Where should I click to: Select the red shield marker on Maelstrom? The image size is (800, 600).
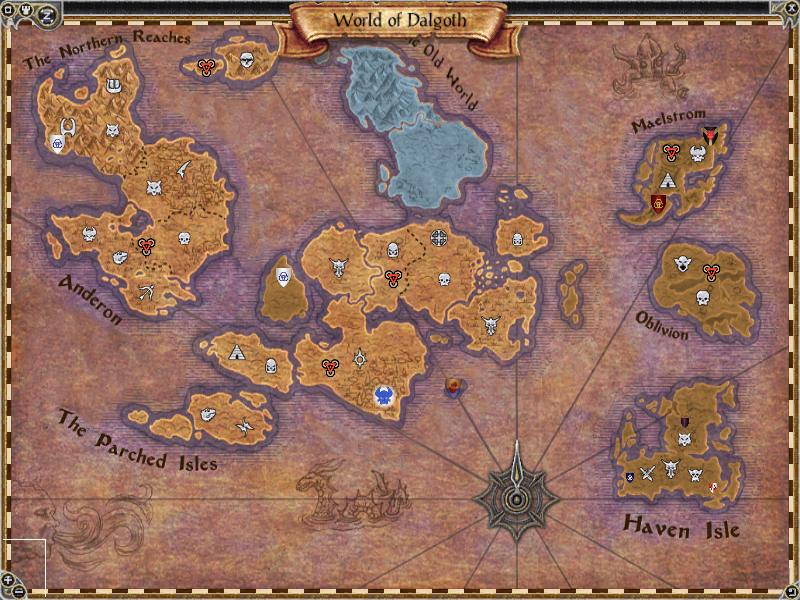pyautogui.click(x=659, y=204)
